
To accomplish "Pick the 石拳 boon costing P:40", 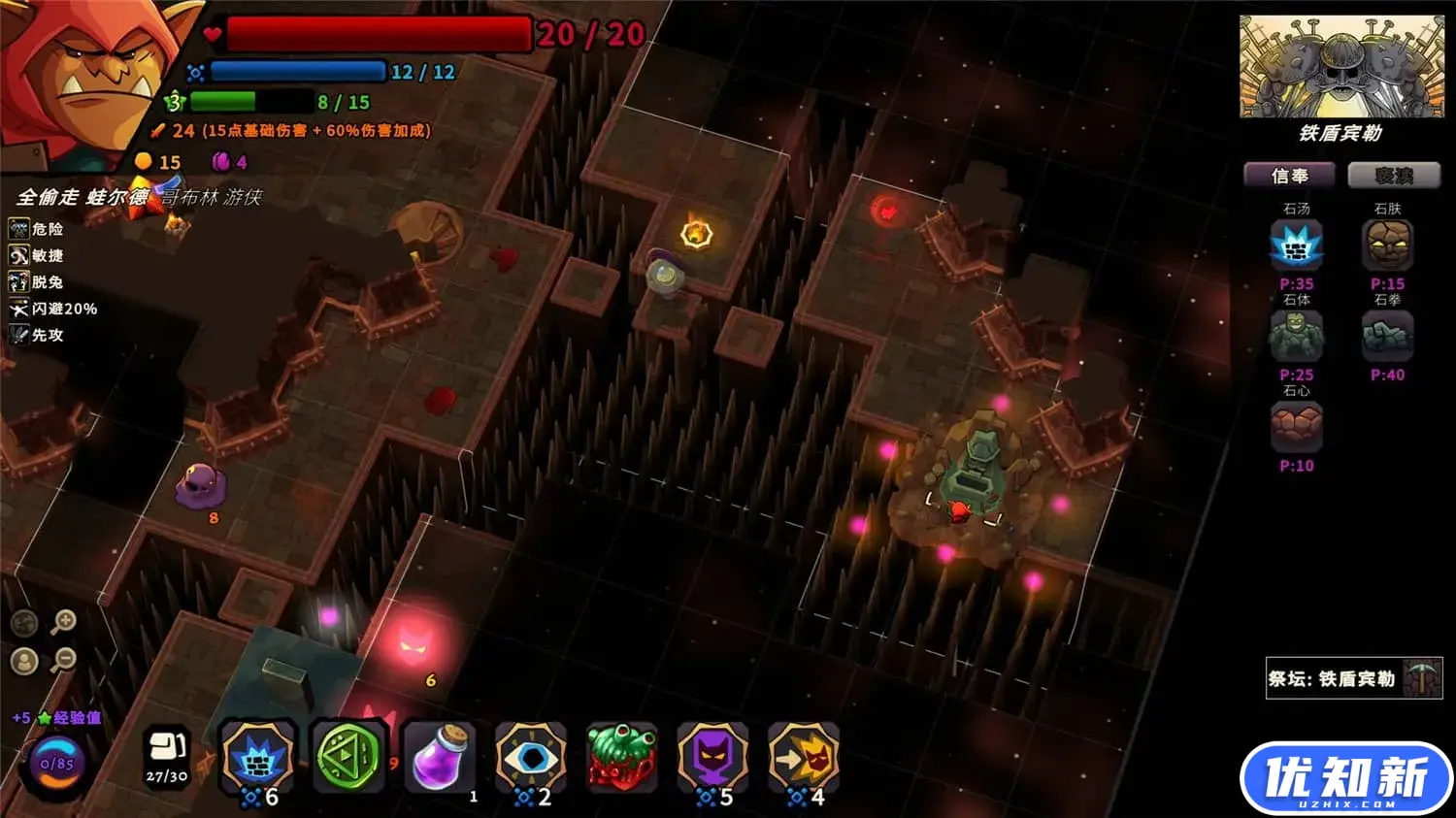I will pyautogui.click(x=1387, y=337).
